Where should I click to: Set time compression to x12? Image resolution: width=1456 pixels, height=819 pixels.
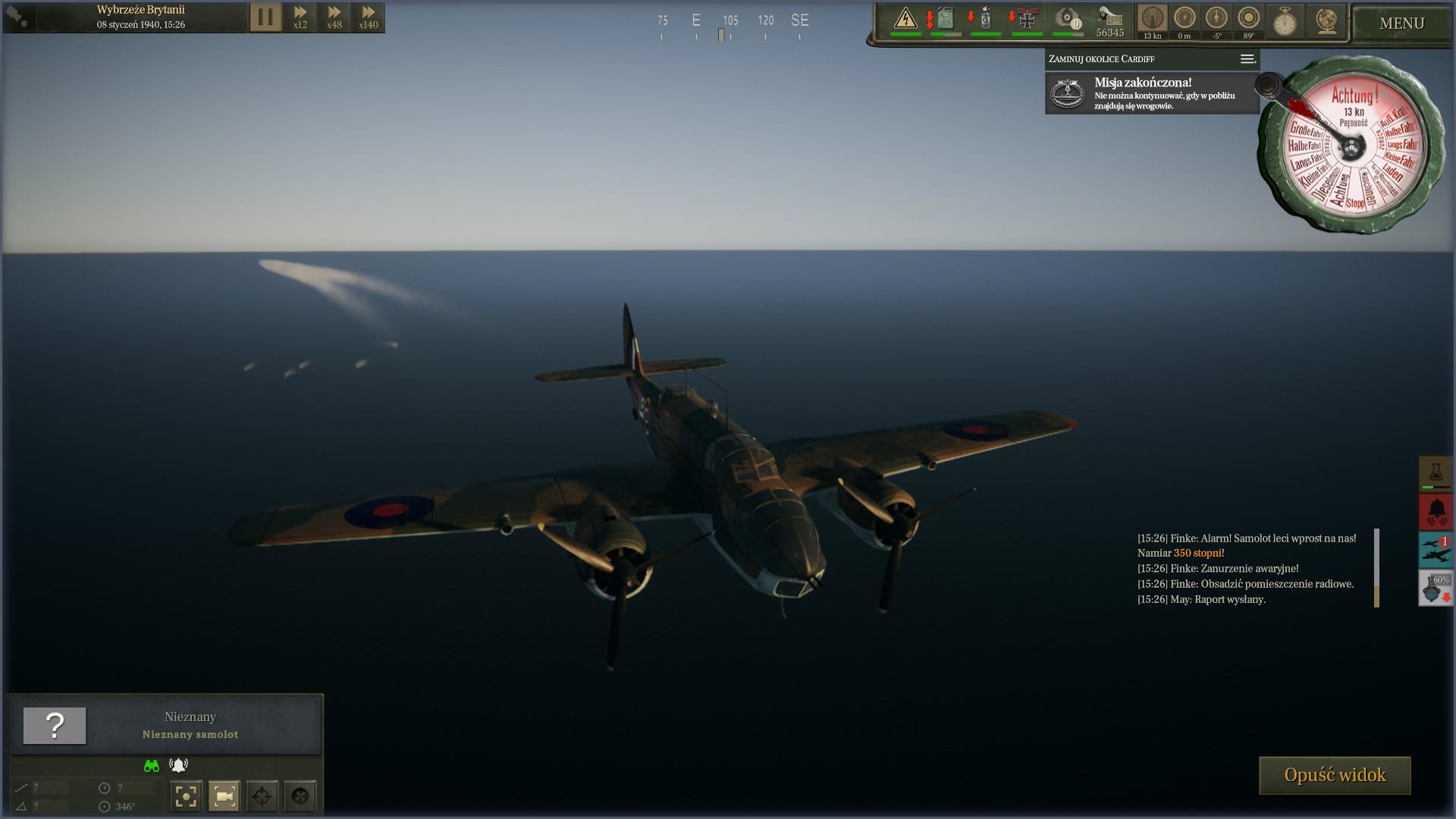tap(300, 17)
